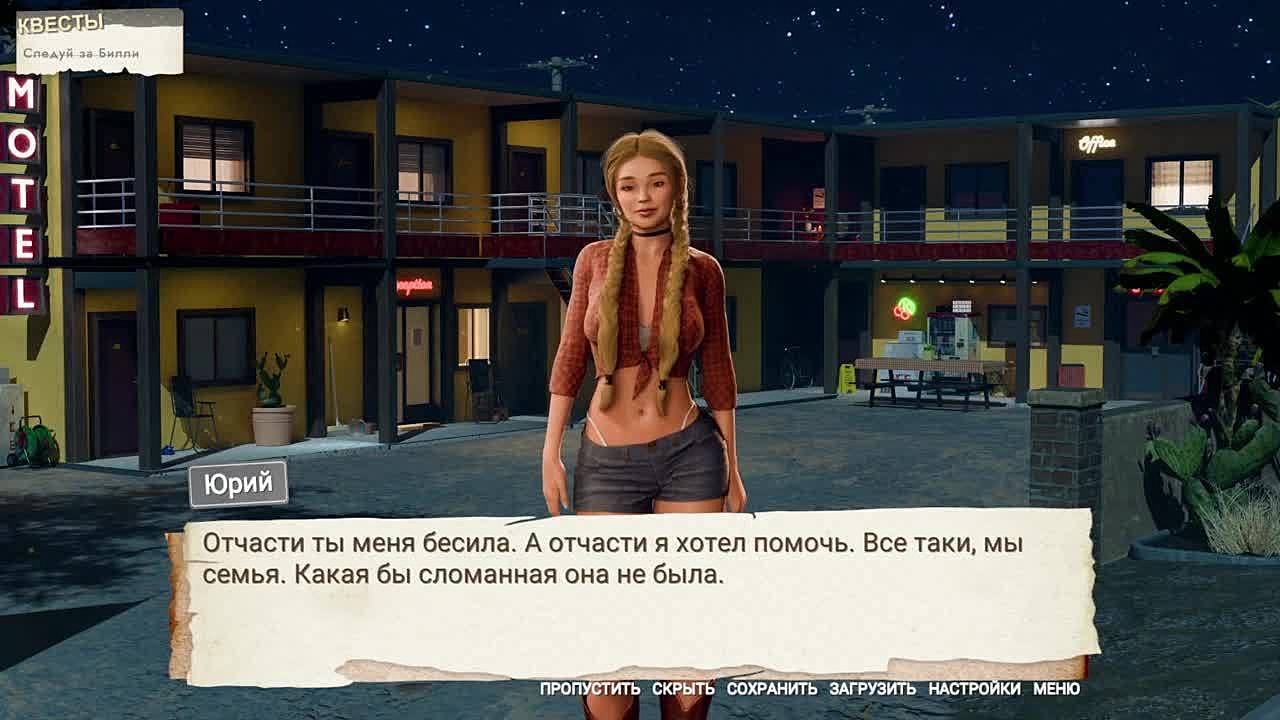This screenshot has height=720, width=1280.
Task: Open the СОХРАНИТЬ save screen
Action: [x=771, y=689]
